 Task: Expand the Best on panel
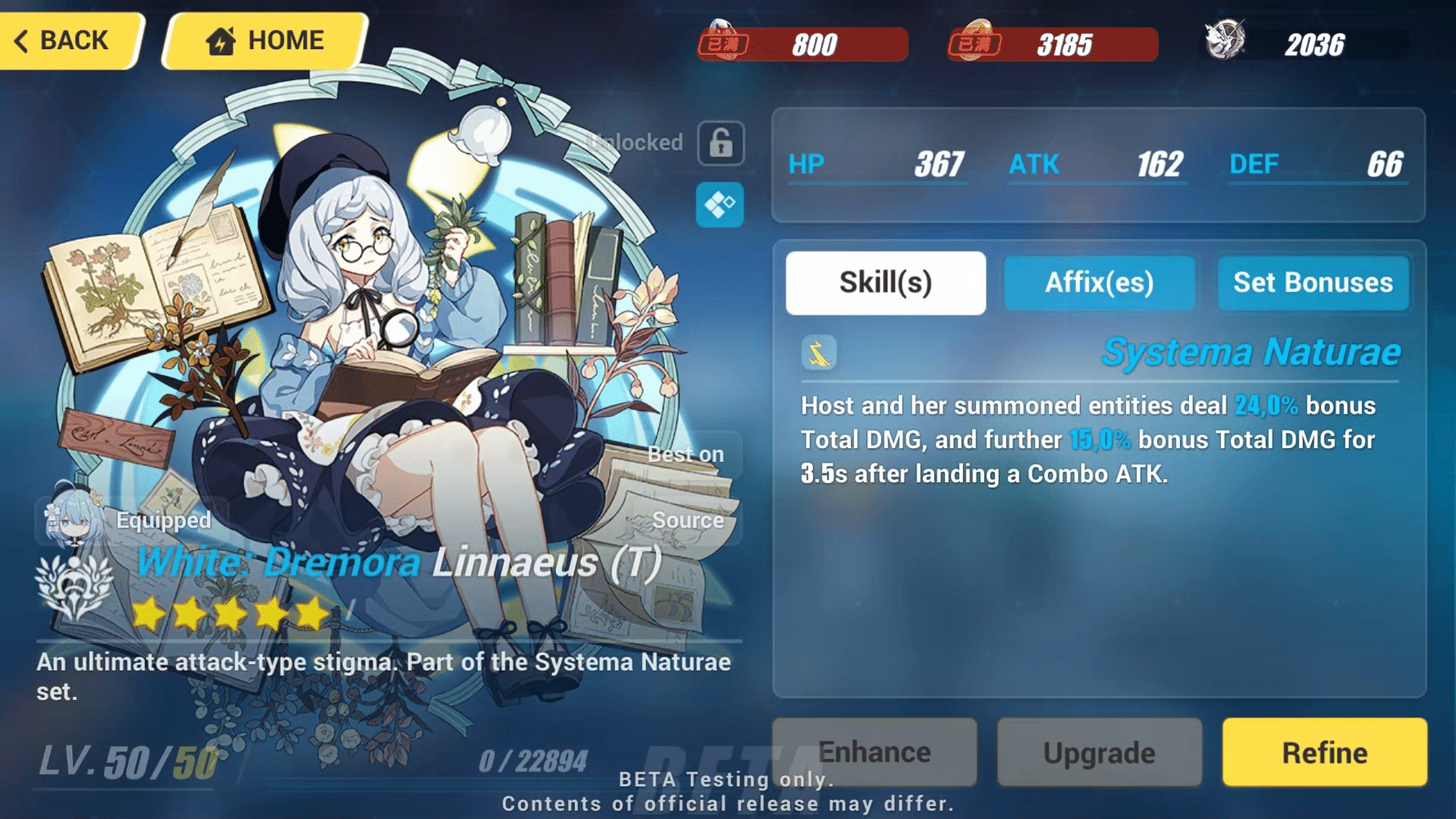pos(686,454)
